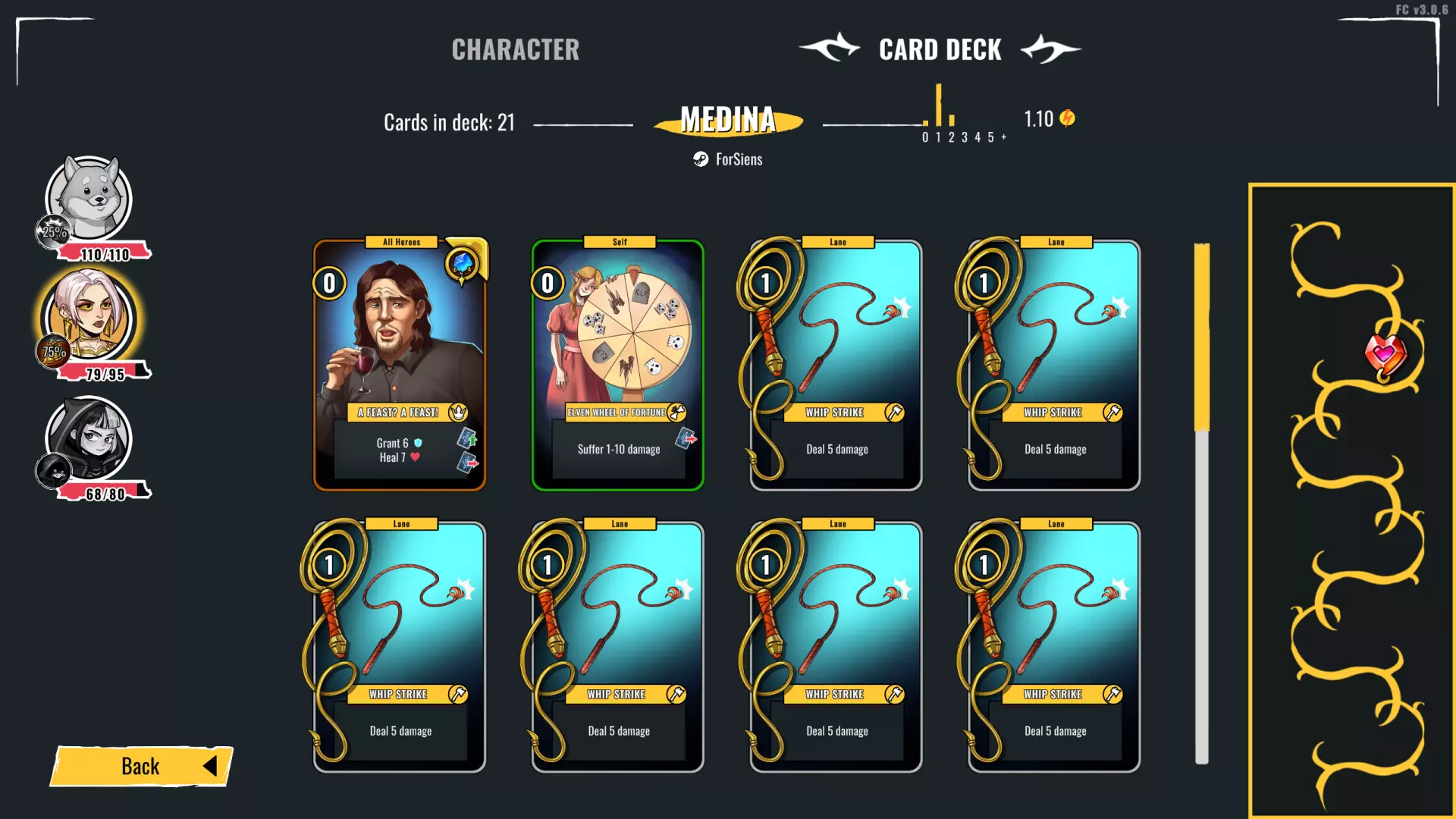Select the heart gem relic icon
This screenshot has width=1456, height=819.
click(x=1385, y=353)
